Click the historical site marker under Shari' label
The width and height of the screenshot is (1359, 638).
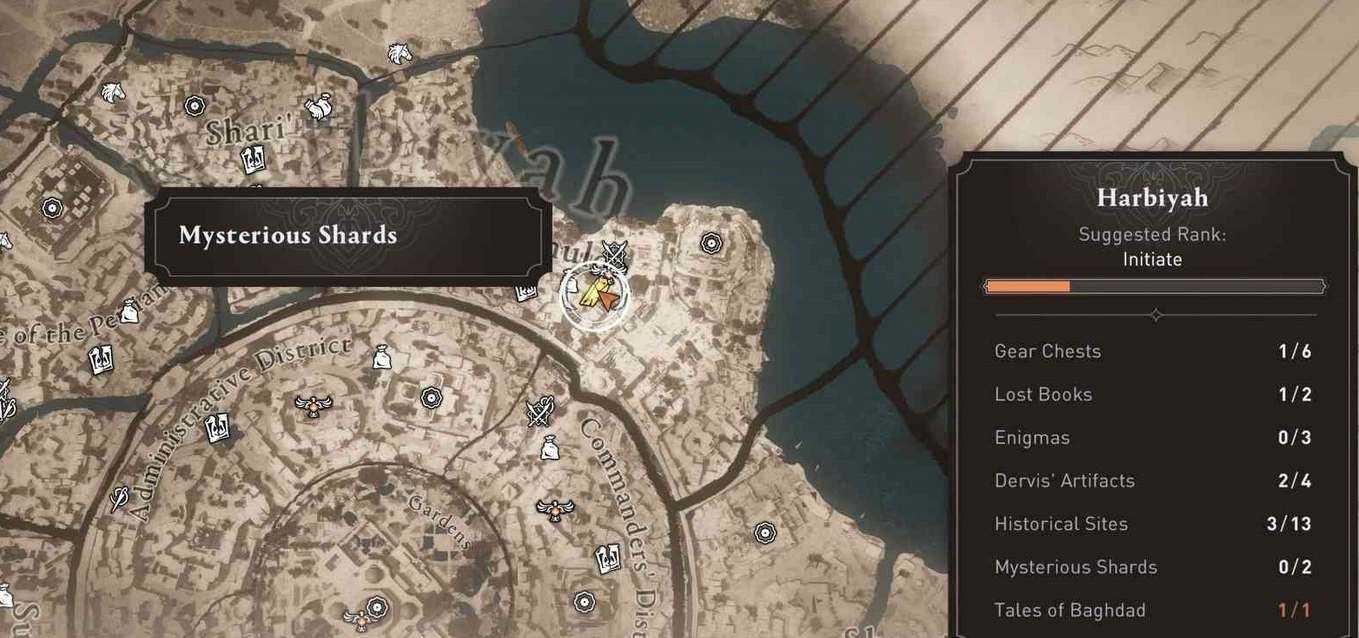tap(252, 159)
